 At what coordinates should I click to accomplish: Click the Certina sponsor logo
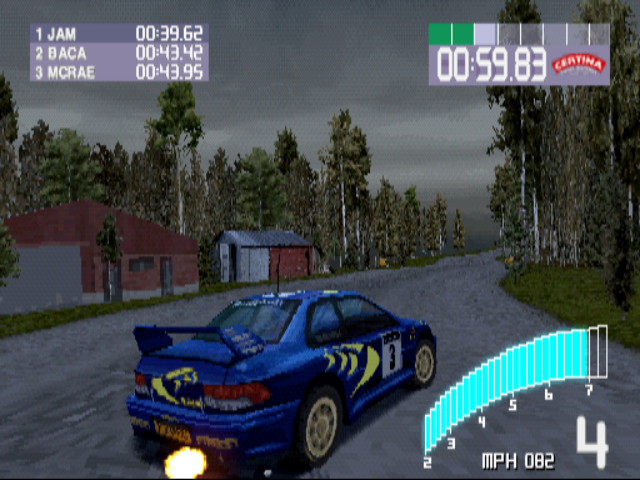coord(580,65)
